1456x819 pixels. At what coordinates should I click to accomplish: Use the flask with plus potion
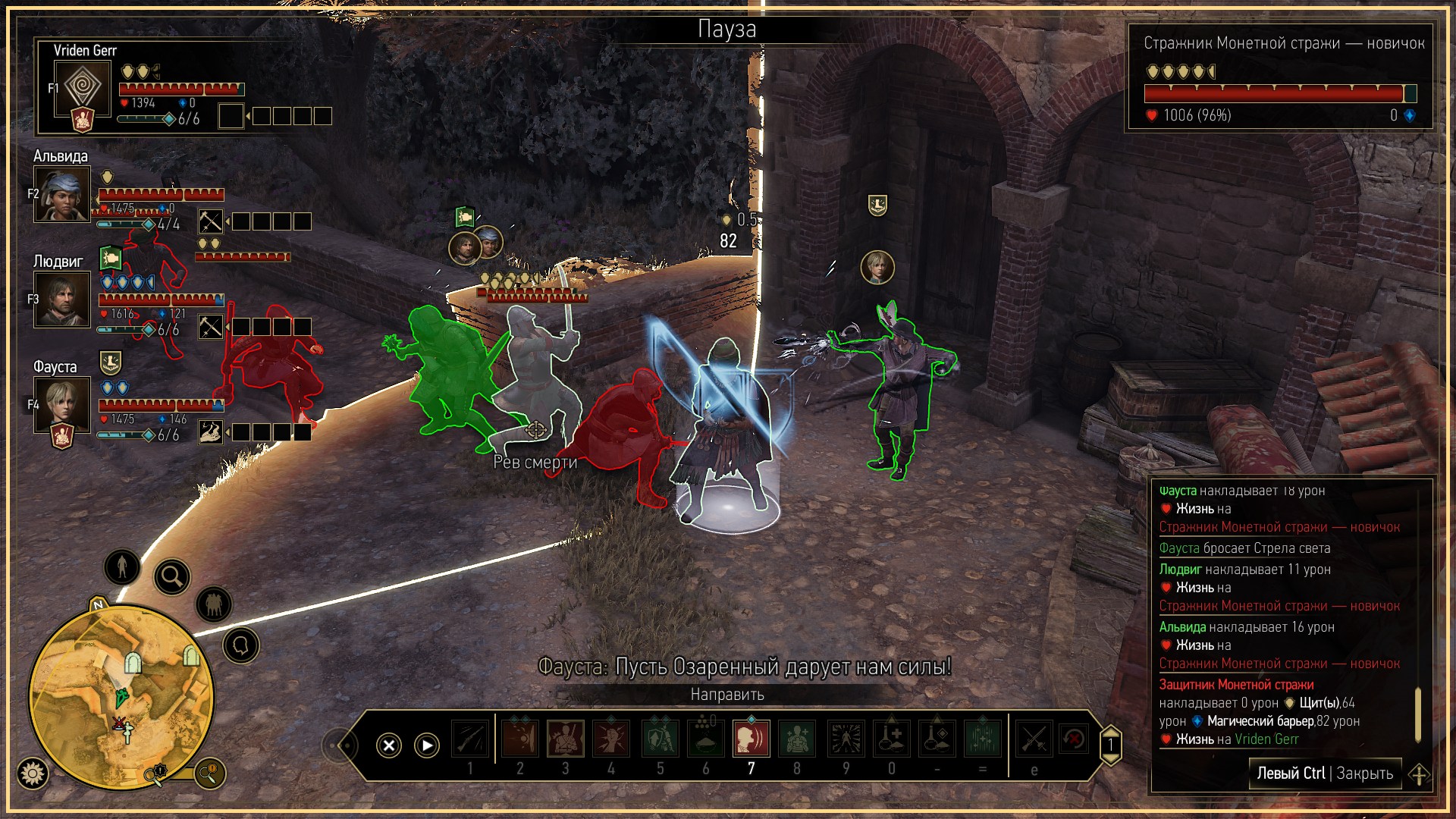coord(892,739)
